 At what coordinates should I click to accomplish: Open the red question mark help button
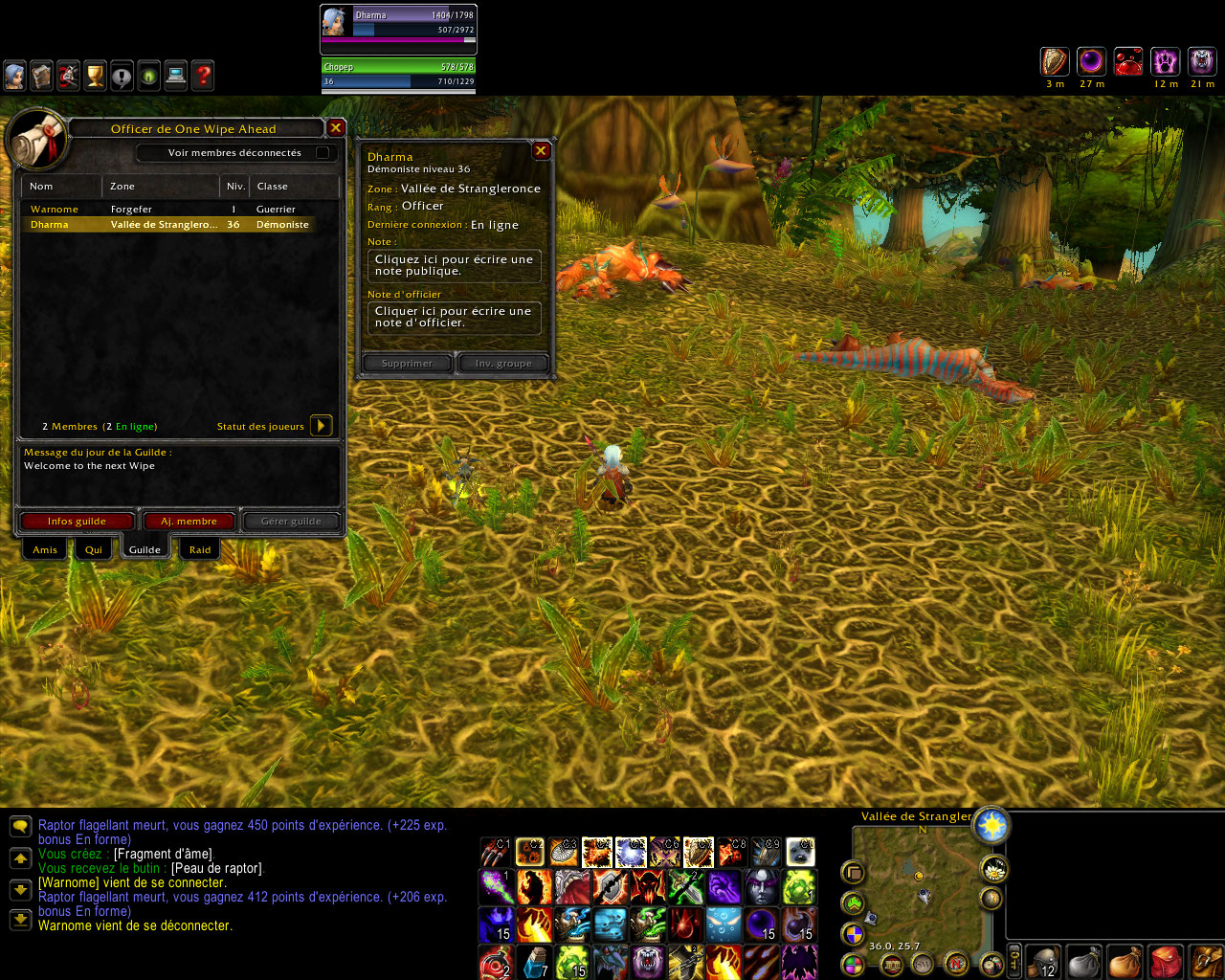pyautogui.click(x=203, y=76)
